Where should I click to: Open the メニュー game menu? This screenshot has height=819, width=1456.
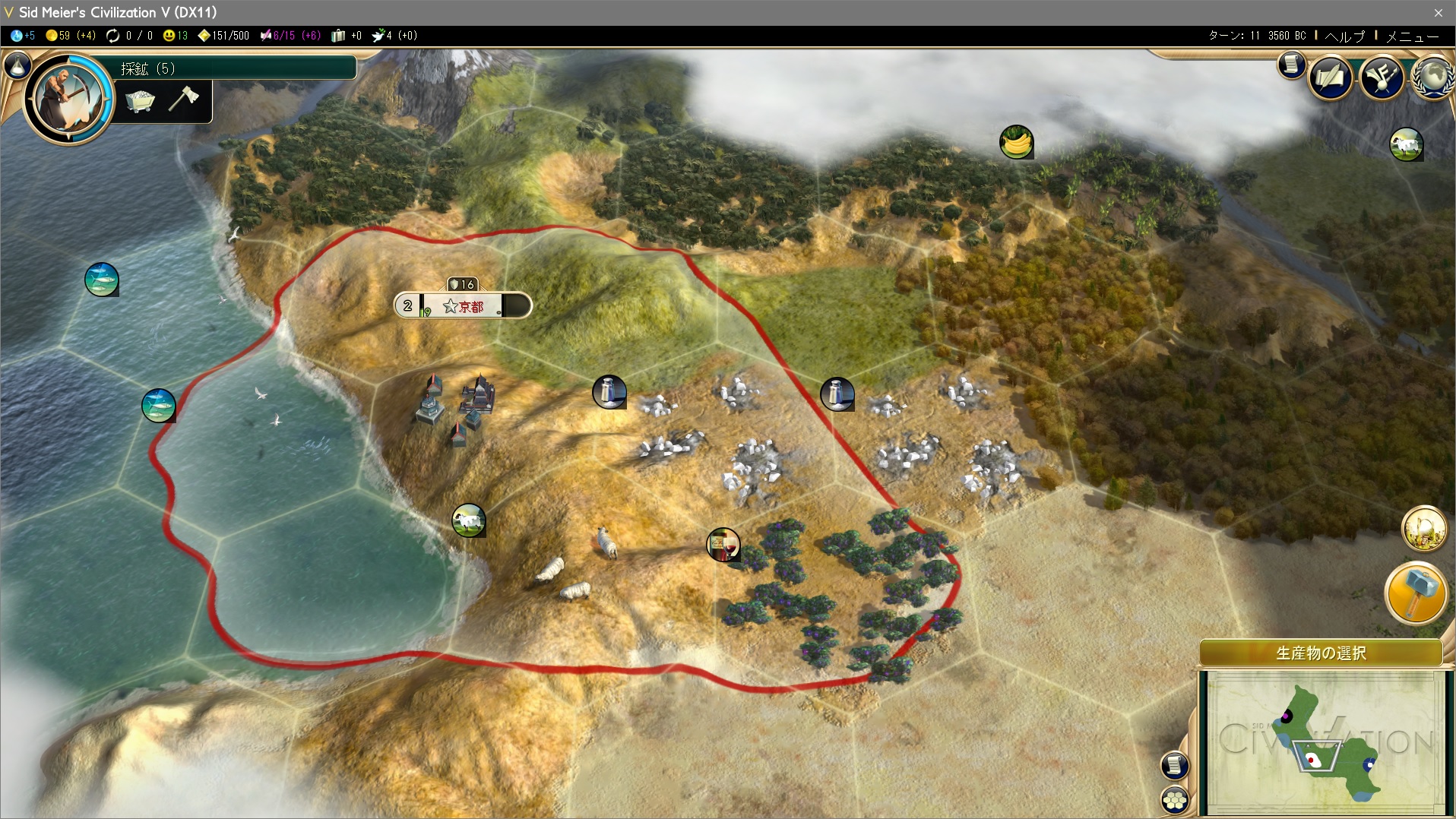pos(1412,36)
